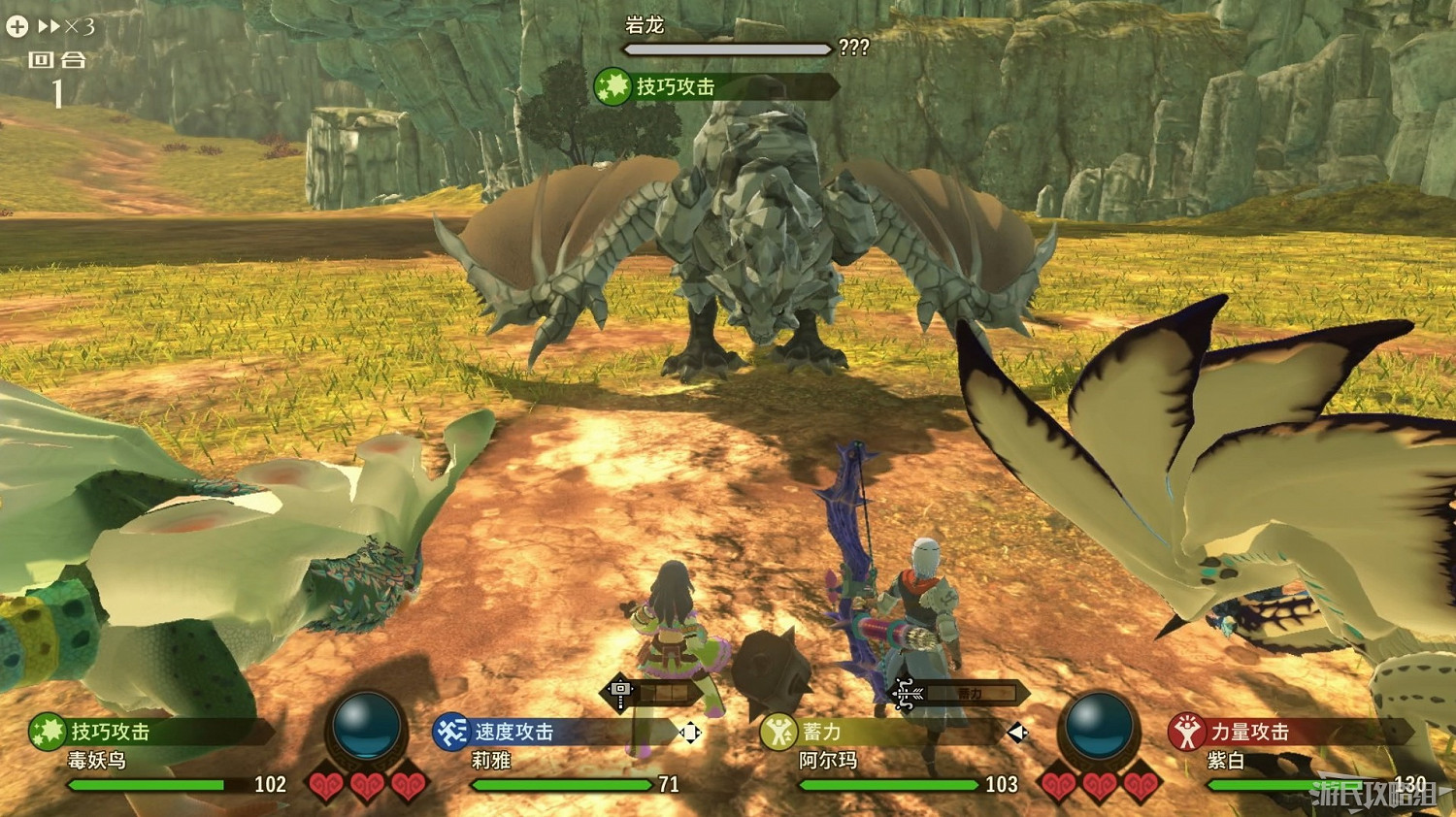This screenshot has height=817, width=1456.
Task: Click 毒妖鸟's green Technical attack icon
Action: 46,733
